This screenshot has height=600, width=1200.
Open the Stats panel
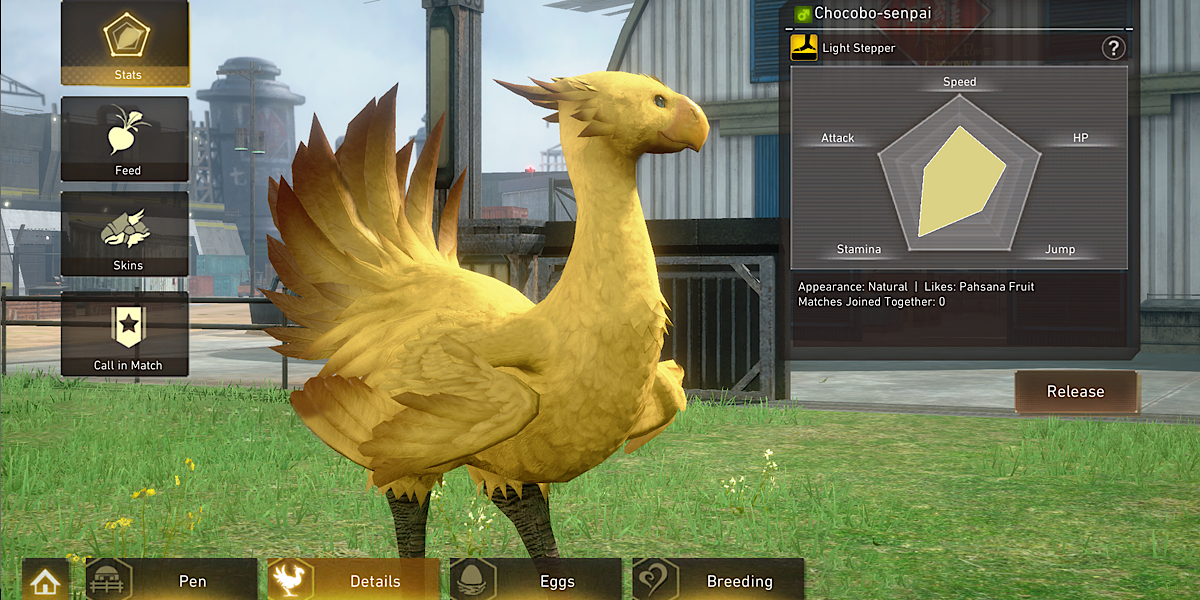click(125, 43)
